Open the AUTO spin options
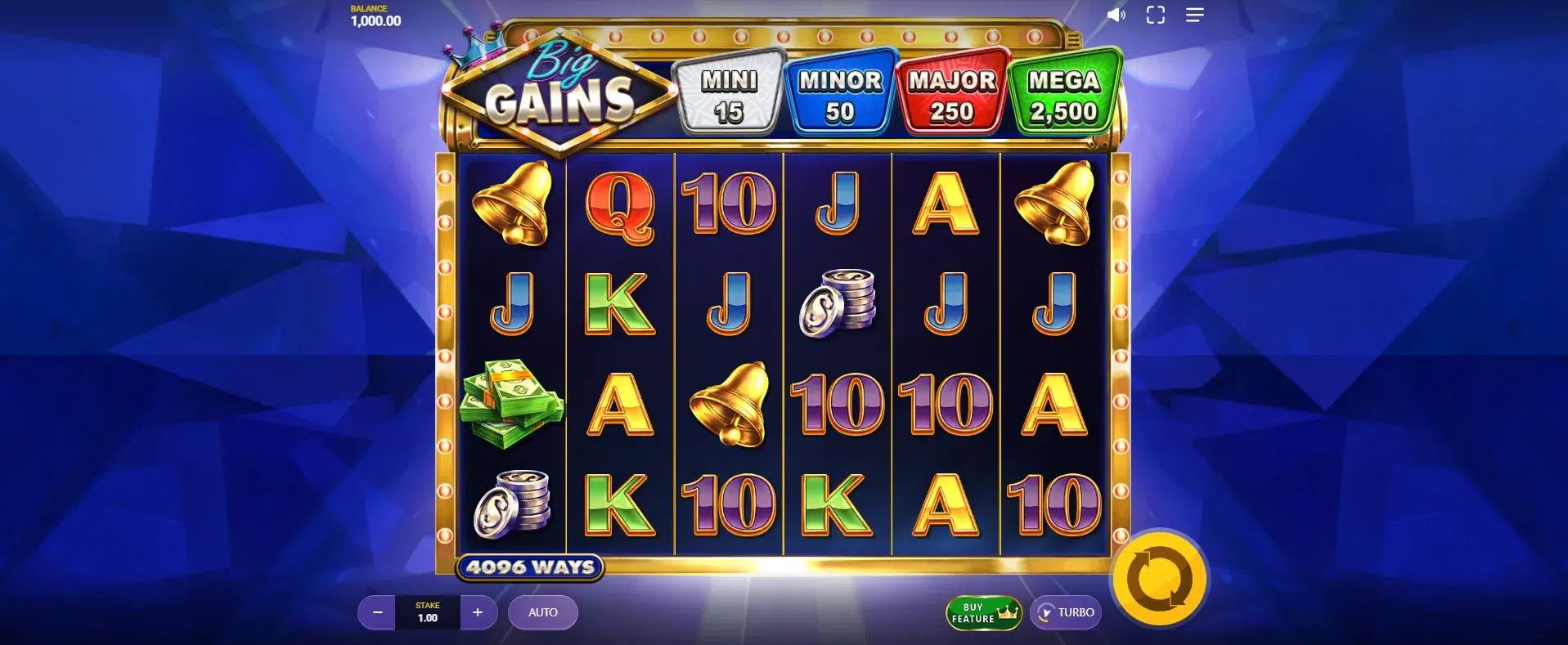This screenshot has height=645, width=1568. pyautogui.click(x=542, y=612)
